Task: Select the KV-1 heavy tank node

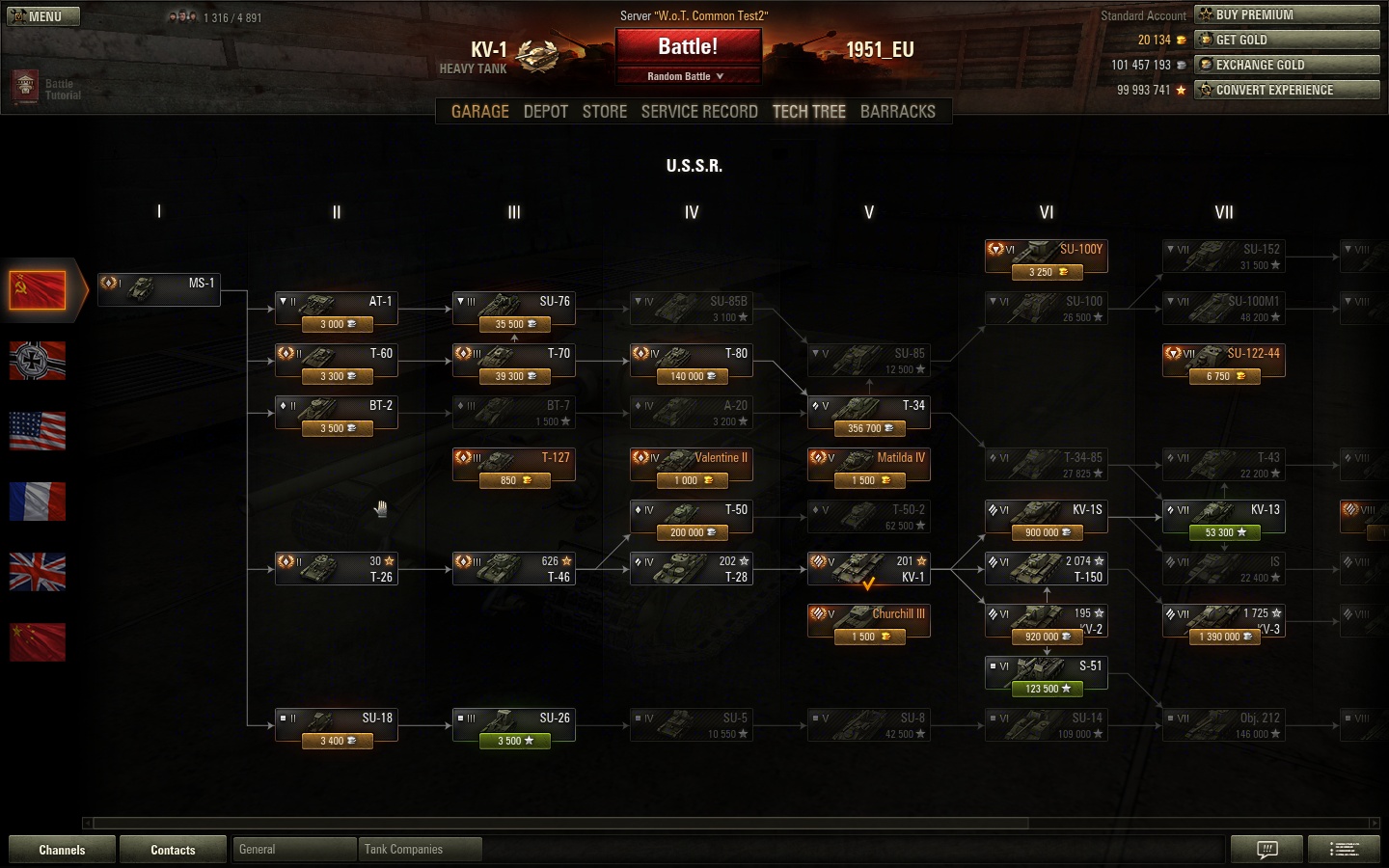Action: click(x=868, y=569)
